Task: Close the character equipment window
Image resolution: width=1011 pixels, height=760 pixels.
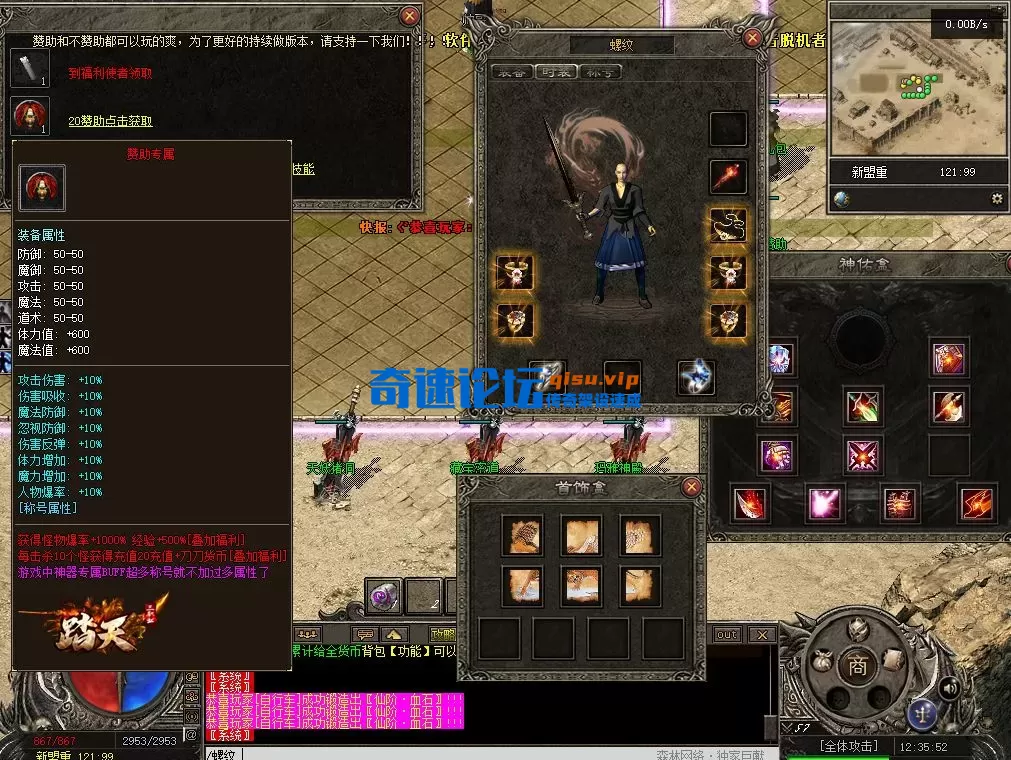Action: coord(753,38)
